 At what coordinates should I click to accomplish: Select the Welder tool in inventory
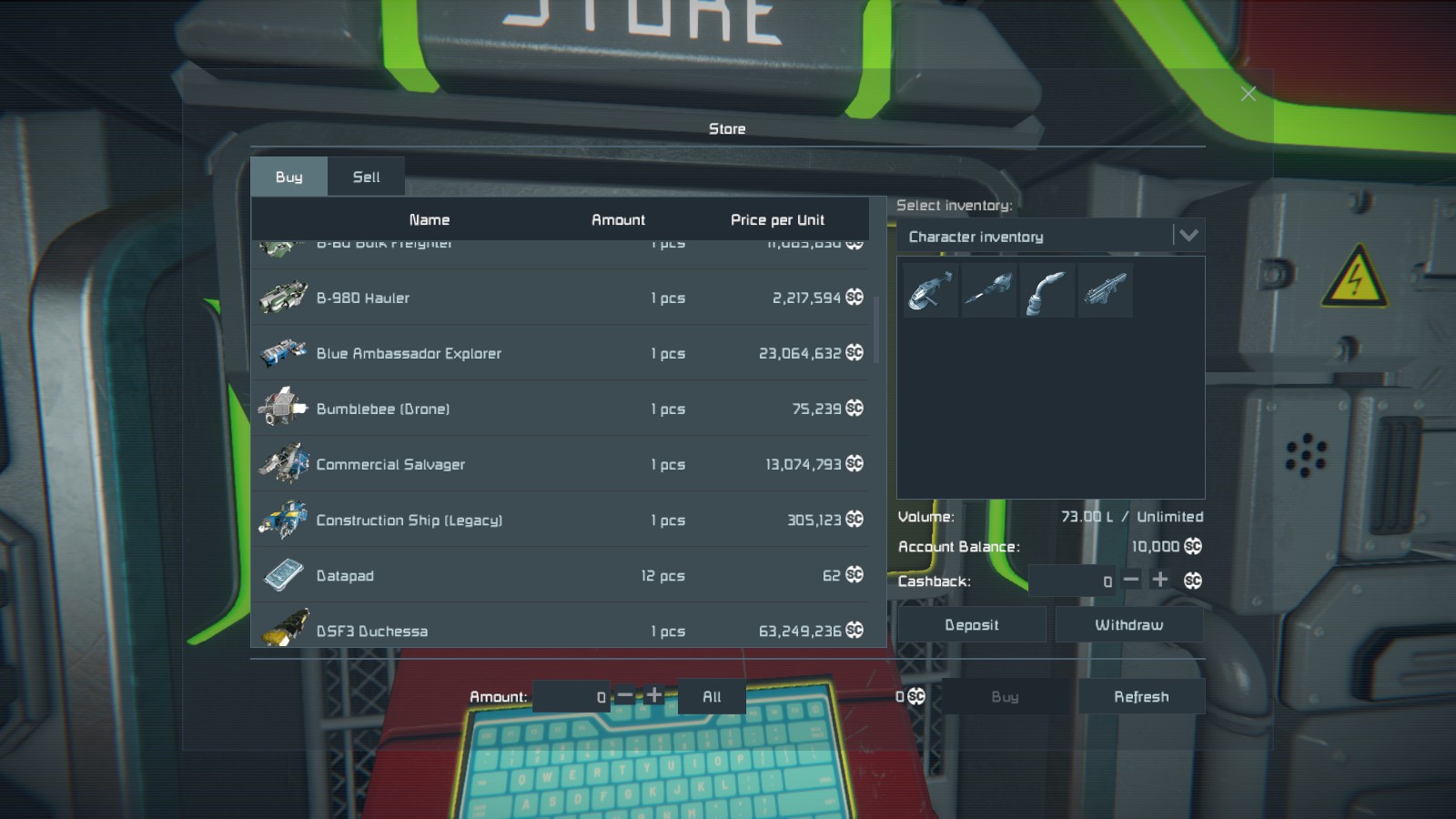1046,289
